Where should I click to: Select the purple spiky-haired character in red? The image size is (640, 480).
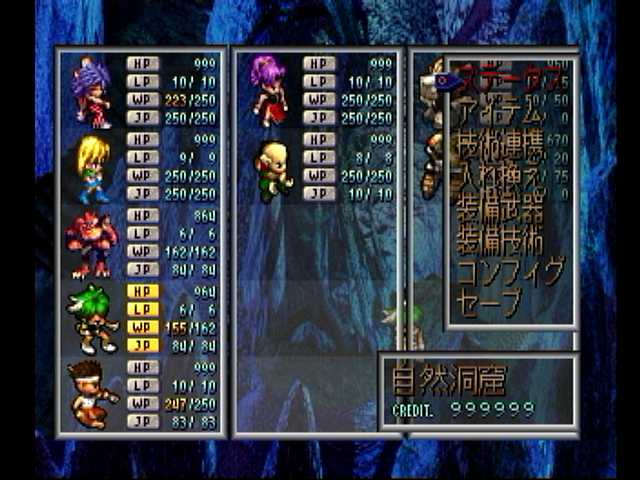(x=92, y=92)
